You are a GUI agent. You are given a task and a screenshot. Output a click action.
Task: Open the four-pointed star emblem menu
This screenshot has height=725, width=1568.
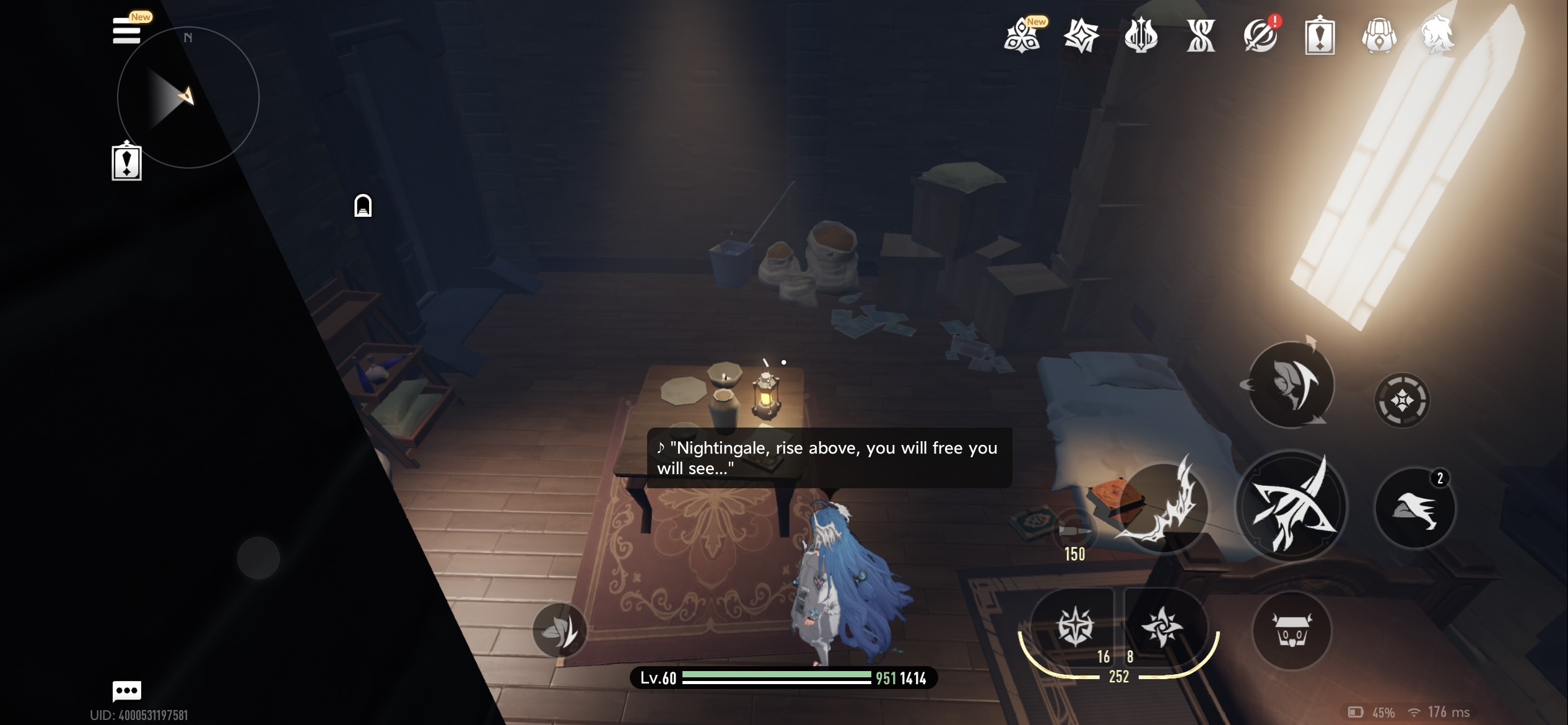[x=1081, y=36]
